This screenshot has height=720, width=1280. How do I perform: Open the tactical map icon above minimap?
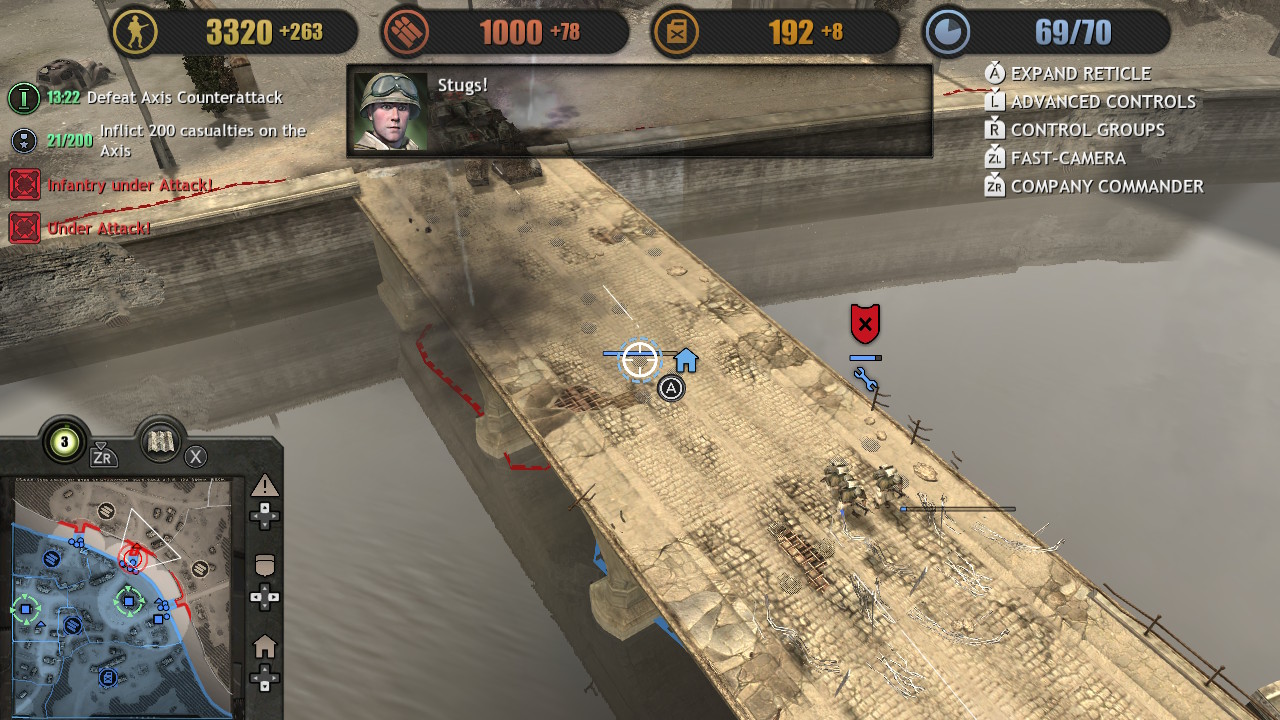(x=161, y=442)
